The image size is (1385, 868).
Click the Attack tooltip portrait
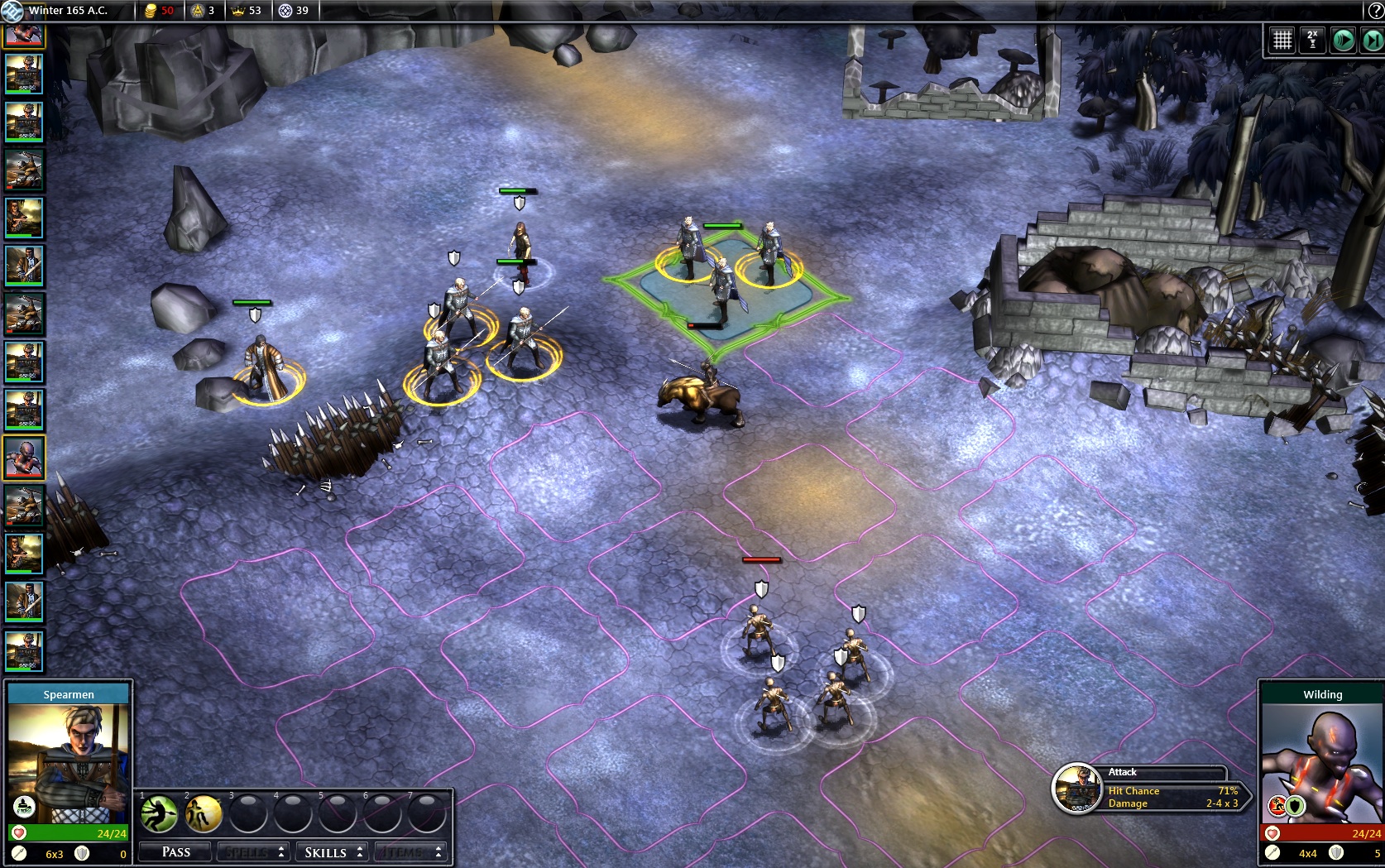pyautogui.click(x=1076, y=789)
